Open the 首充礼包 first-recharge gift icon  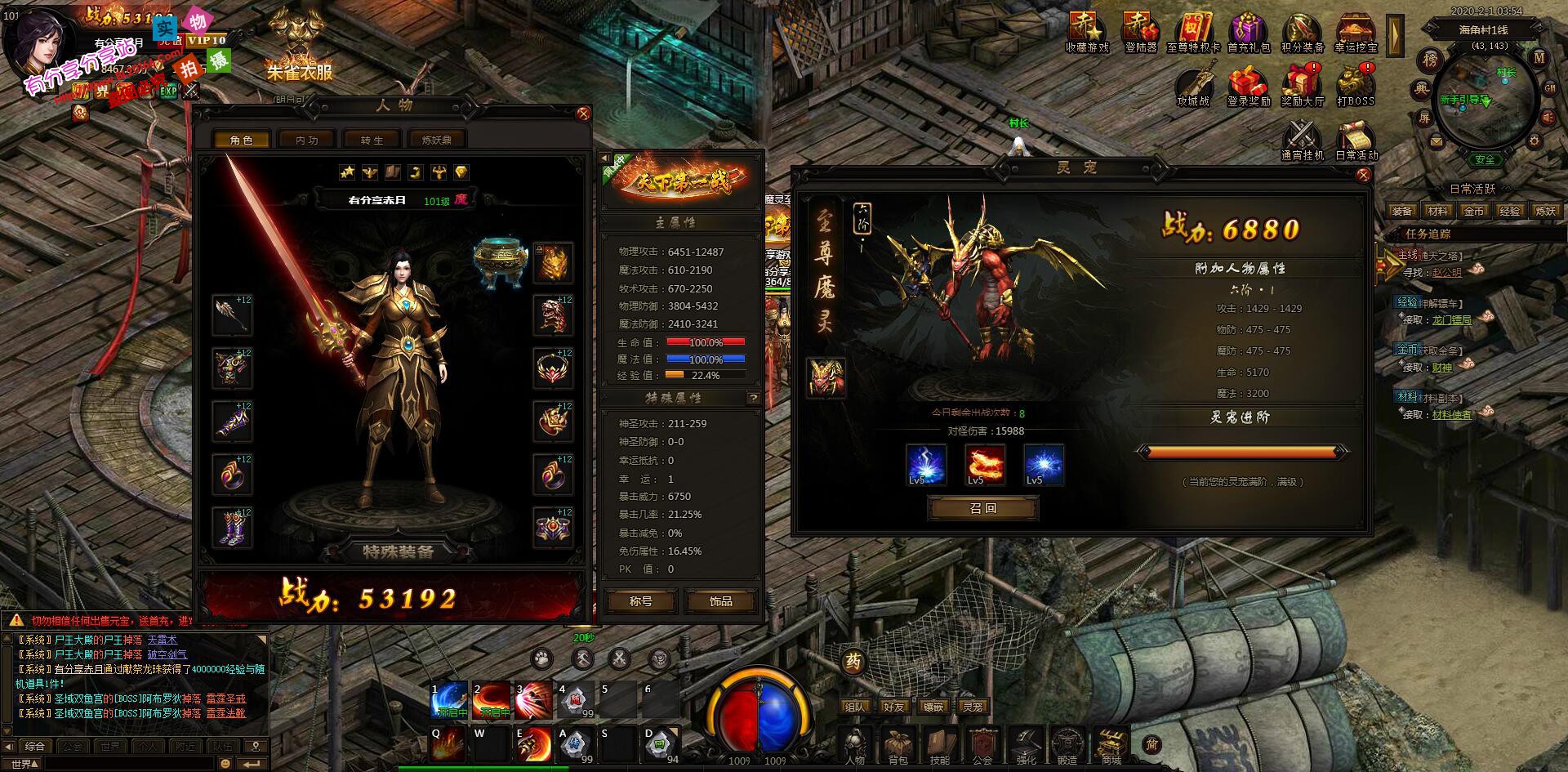point(1248,33)
